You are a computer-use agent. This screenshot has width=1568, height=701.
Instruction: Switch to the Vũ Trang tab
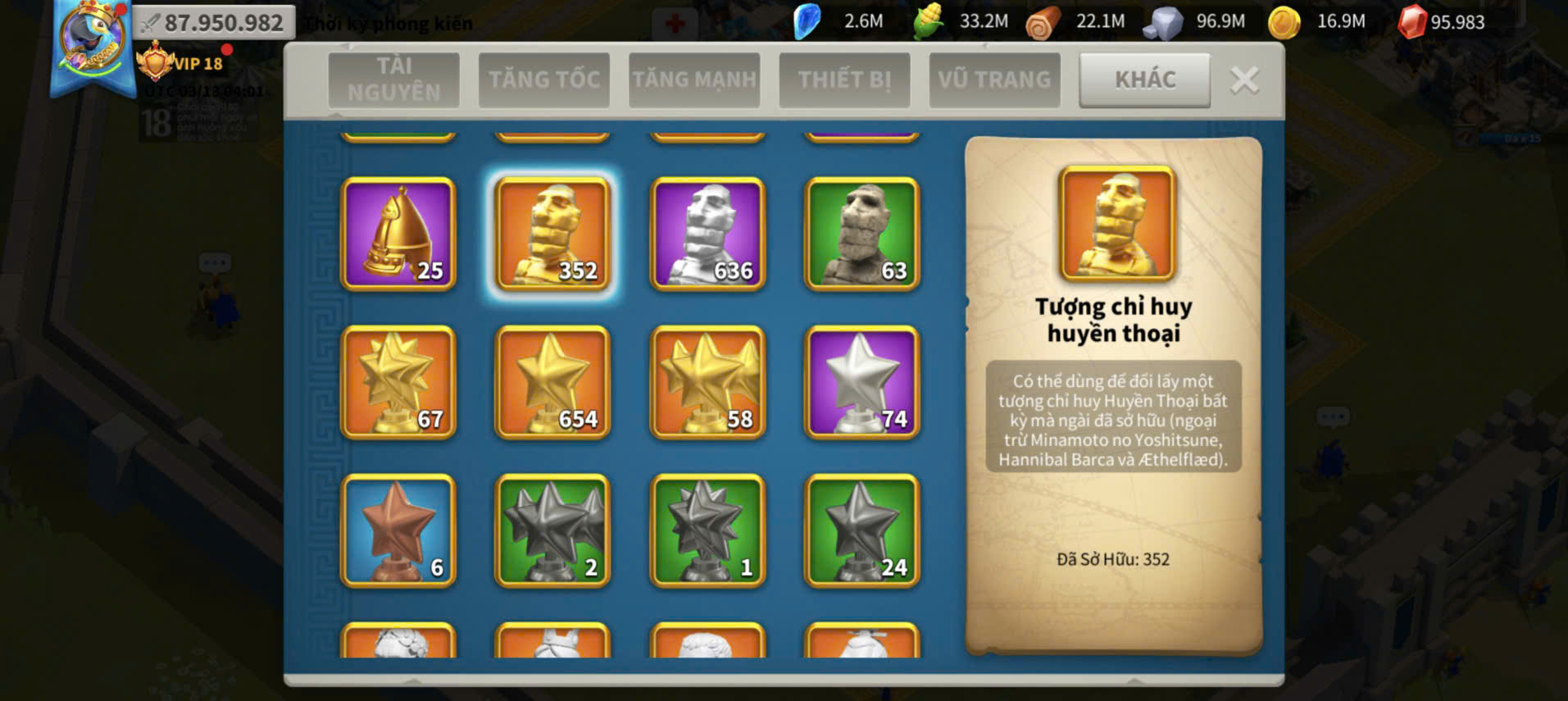point(994,80)
